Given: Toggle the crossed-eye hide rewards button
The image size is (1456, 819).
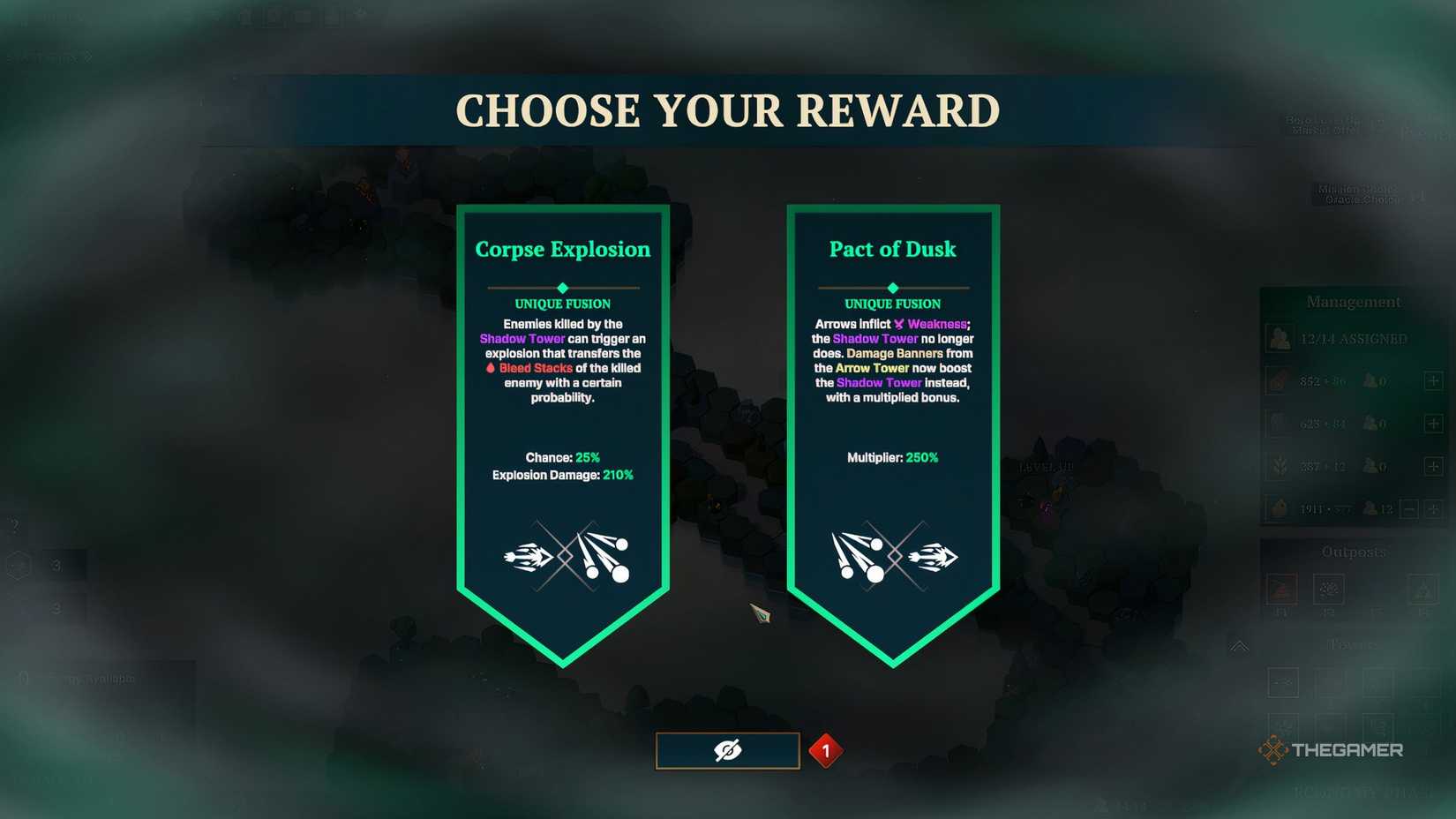Looking at the screenshot, I should point(727,749).
